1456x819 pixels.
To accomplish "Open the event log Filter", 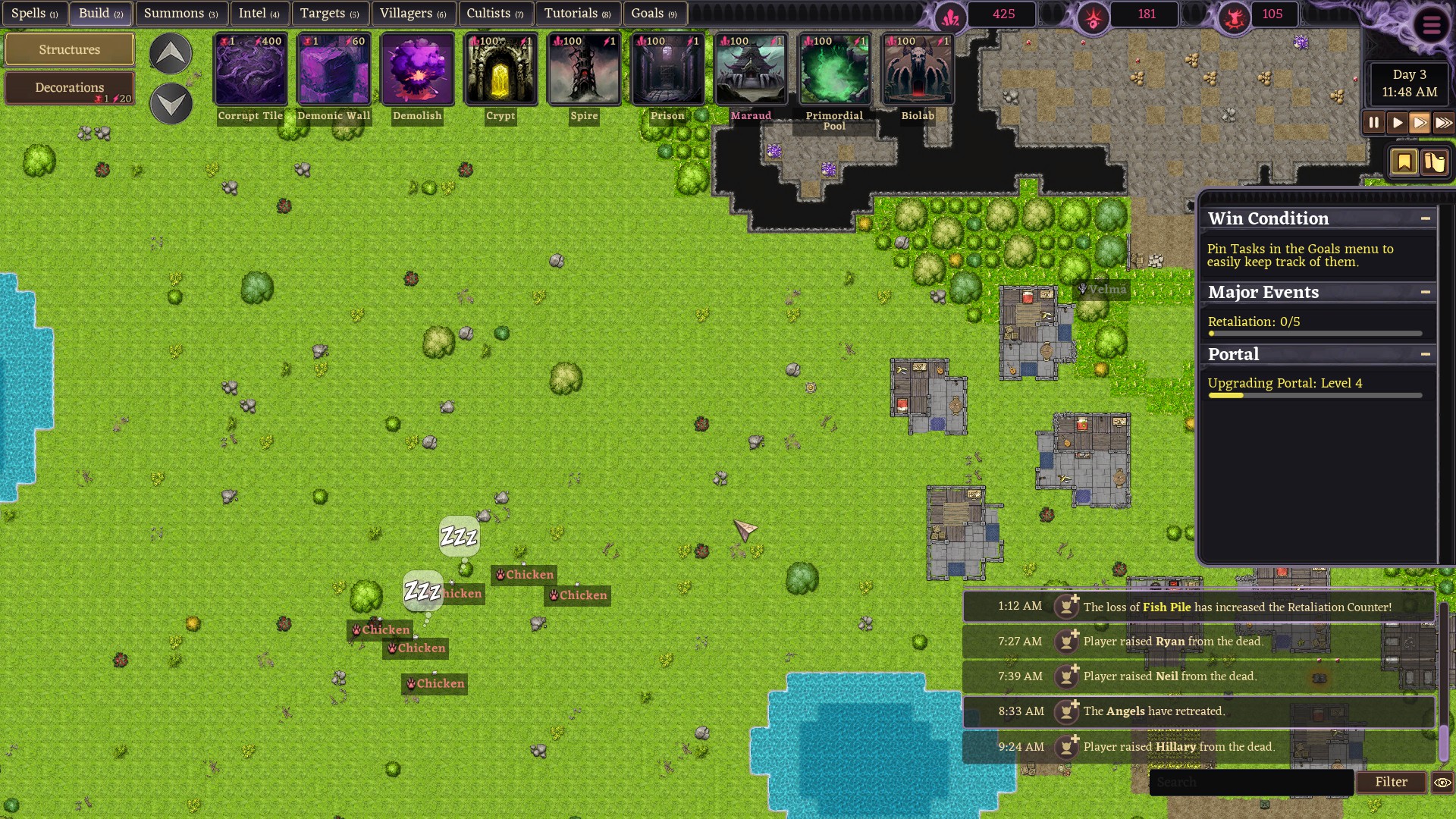I will 1391,782.
